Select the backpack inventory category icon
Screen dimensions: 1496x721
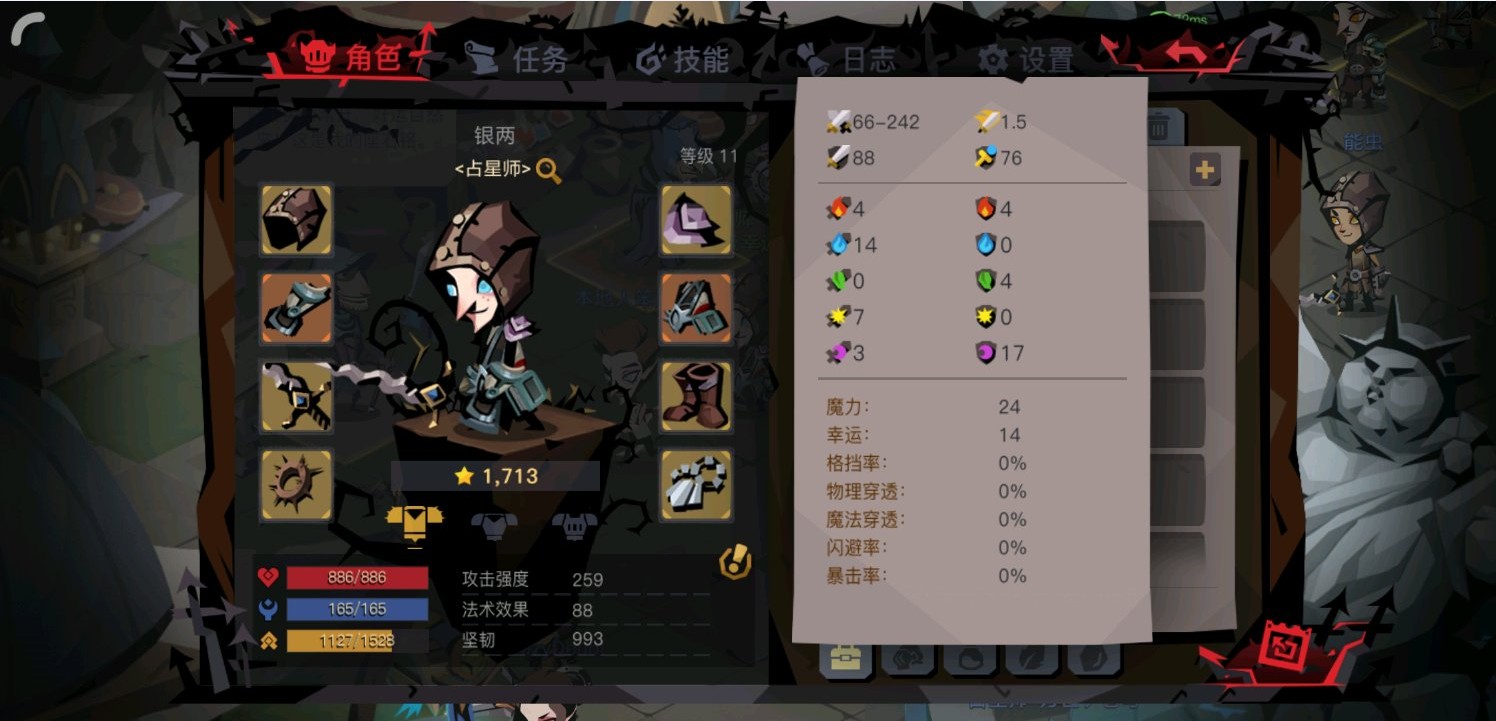tap(845, 658)
